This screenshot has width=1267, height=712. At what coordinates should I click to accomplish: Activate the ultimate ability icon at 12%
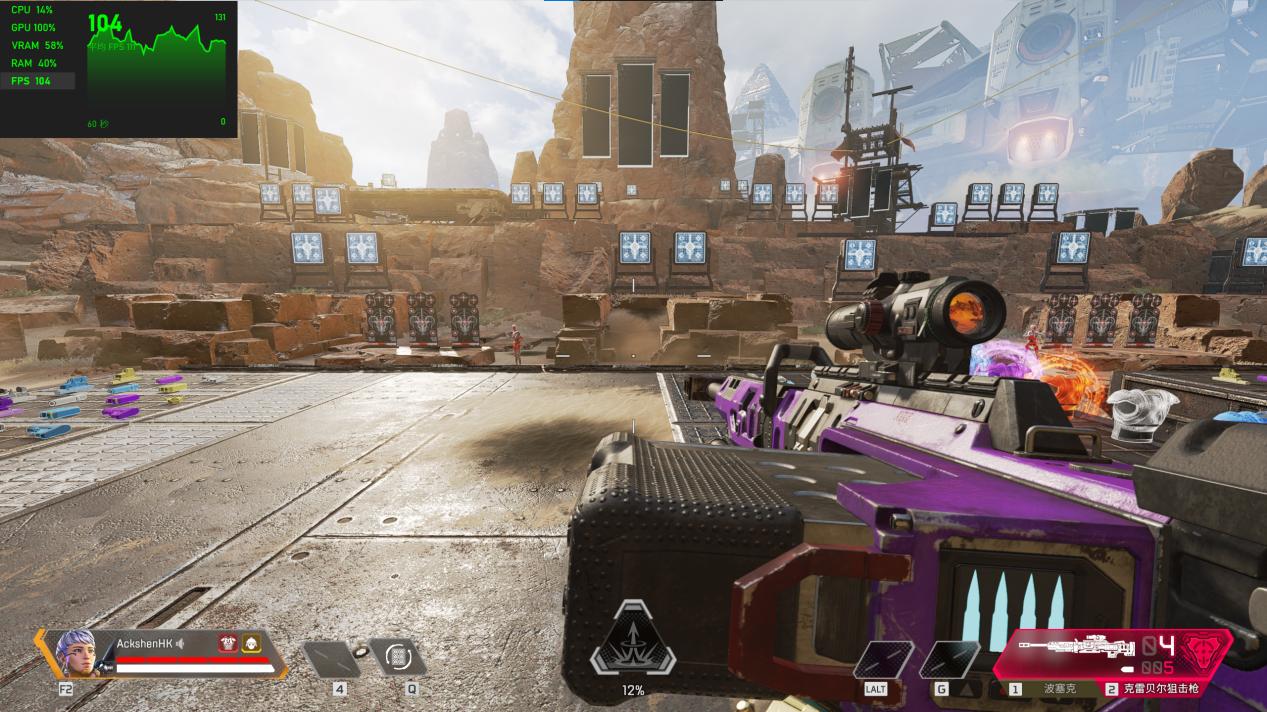[x=632, y=641]
